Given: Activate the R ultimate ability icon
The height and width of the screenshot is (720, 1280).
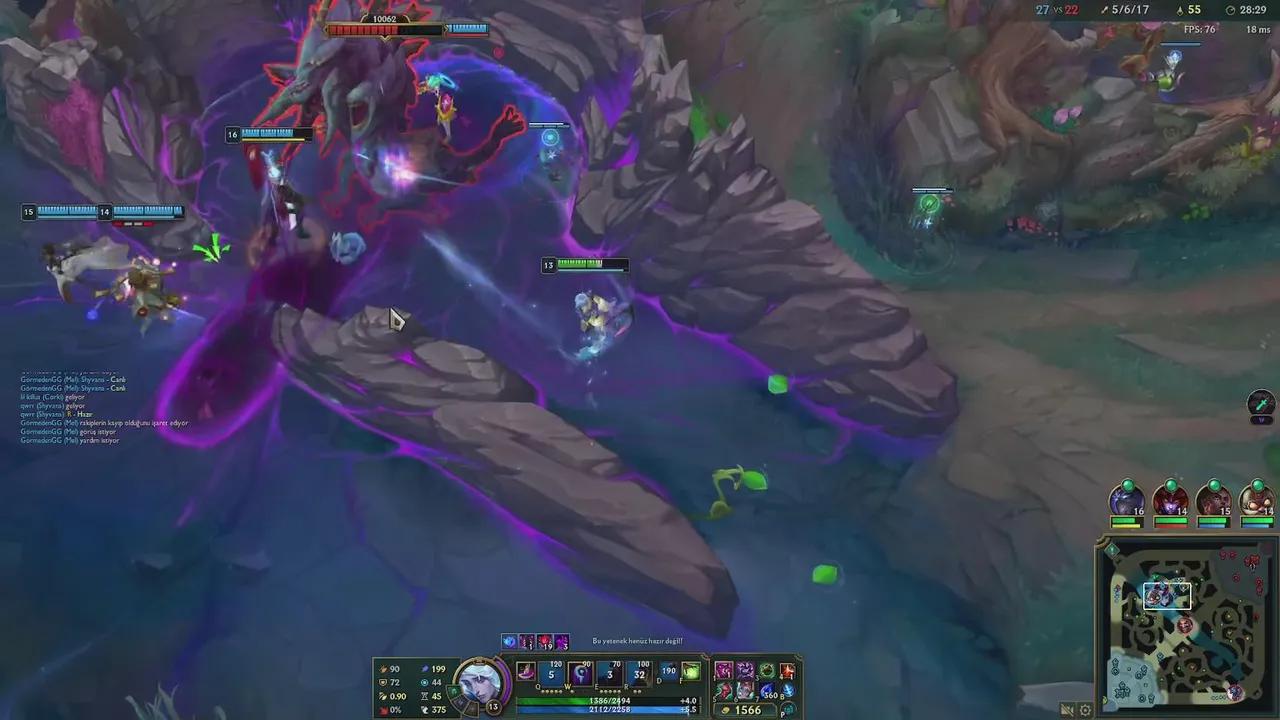Looking at the screenshot, I should [x=638, y=674].
